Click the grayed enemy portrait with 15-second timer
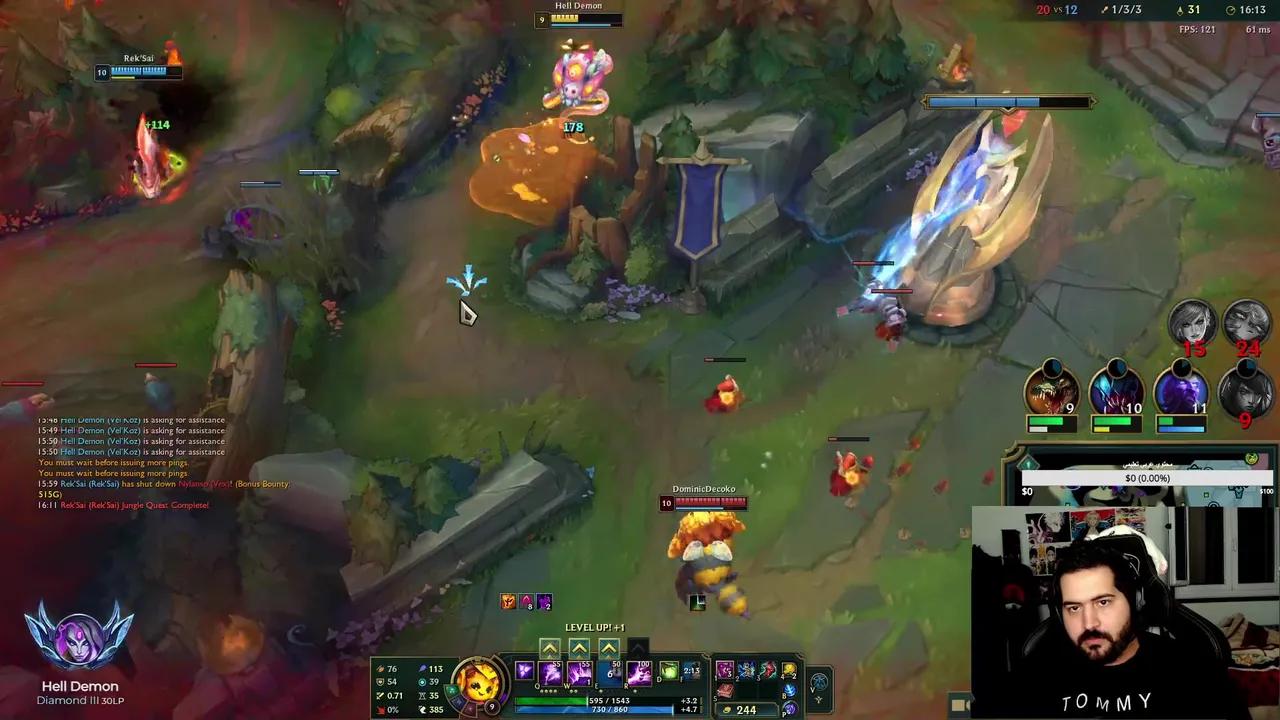The height and width of the screenshot is (720, 1280). (1194, 322)
